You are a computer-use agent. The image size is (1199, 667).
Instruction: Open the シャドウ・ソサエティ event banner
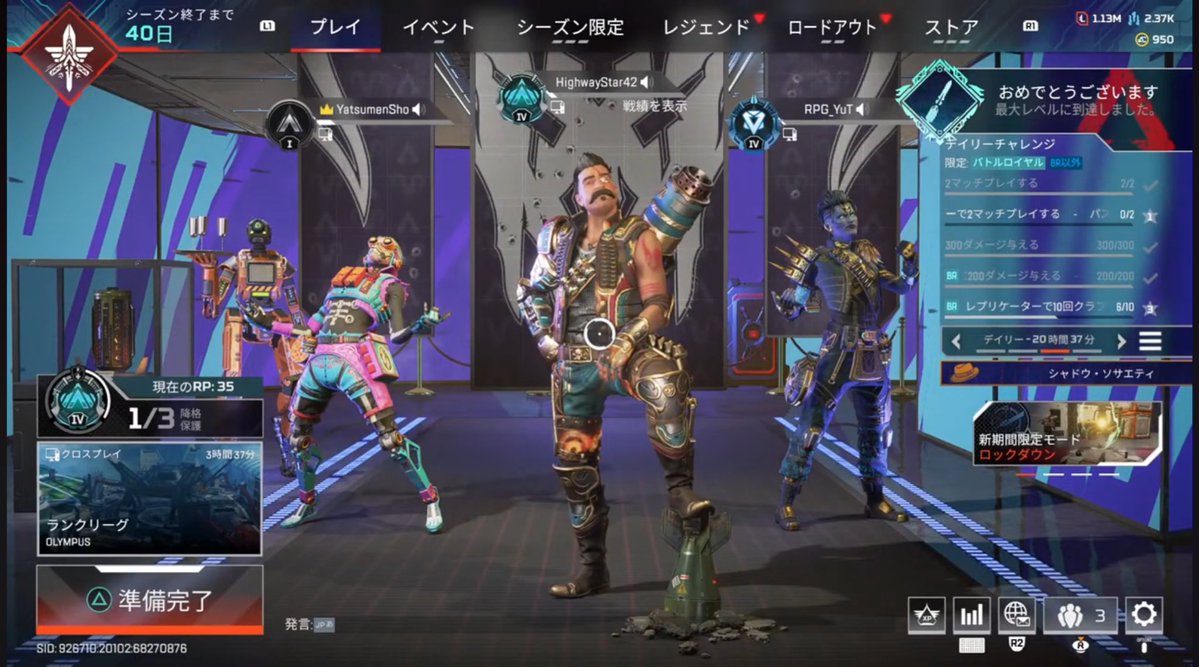pos(1066,374)
